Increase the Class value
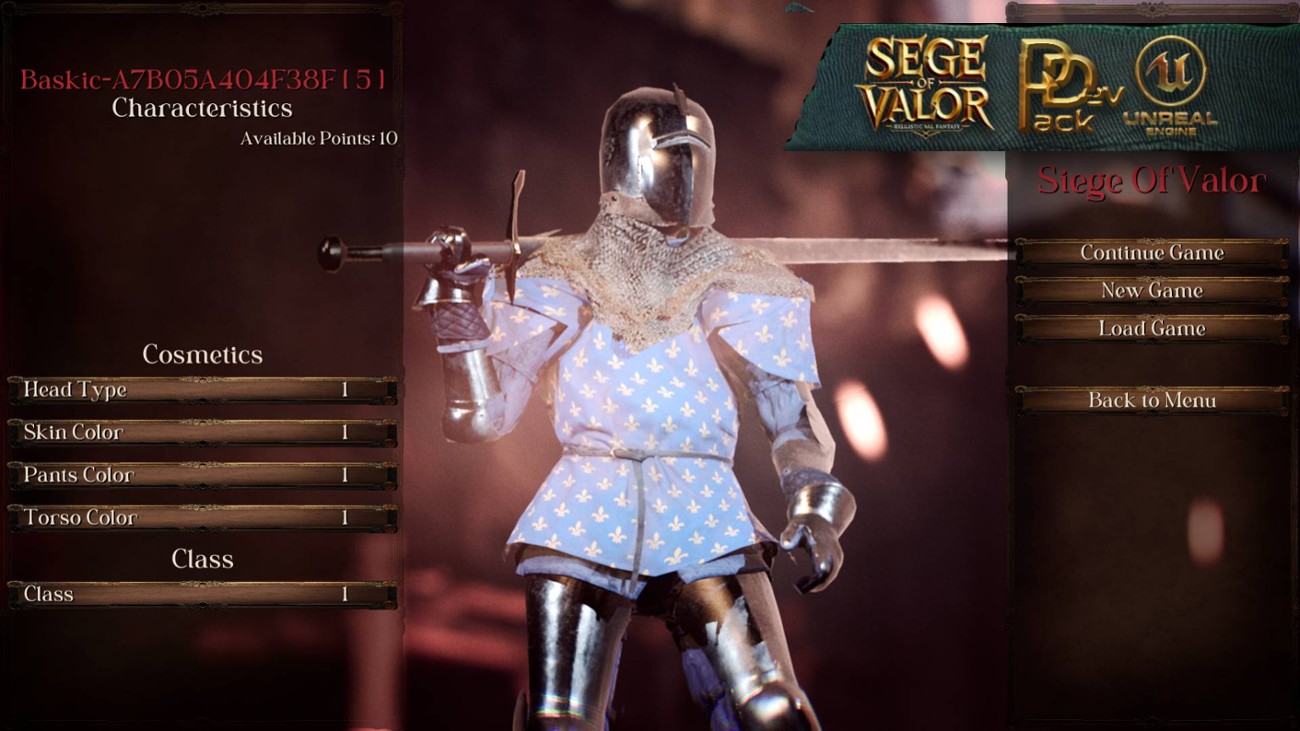The height and width of the screenshot is (731, 1300). (390, 594)
